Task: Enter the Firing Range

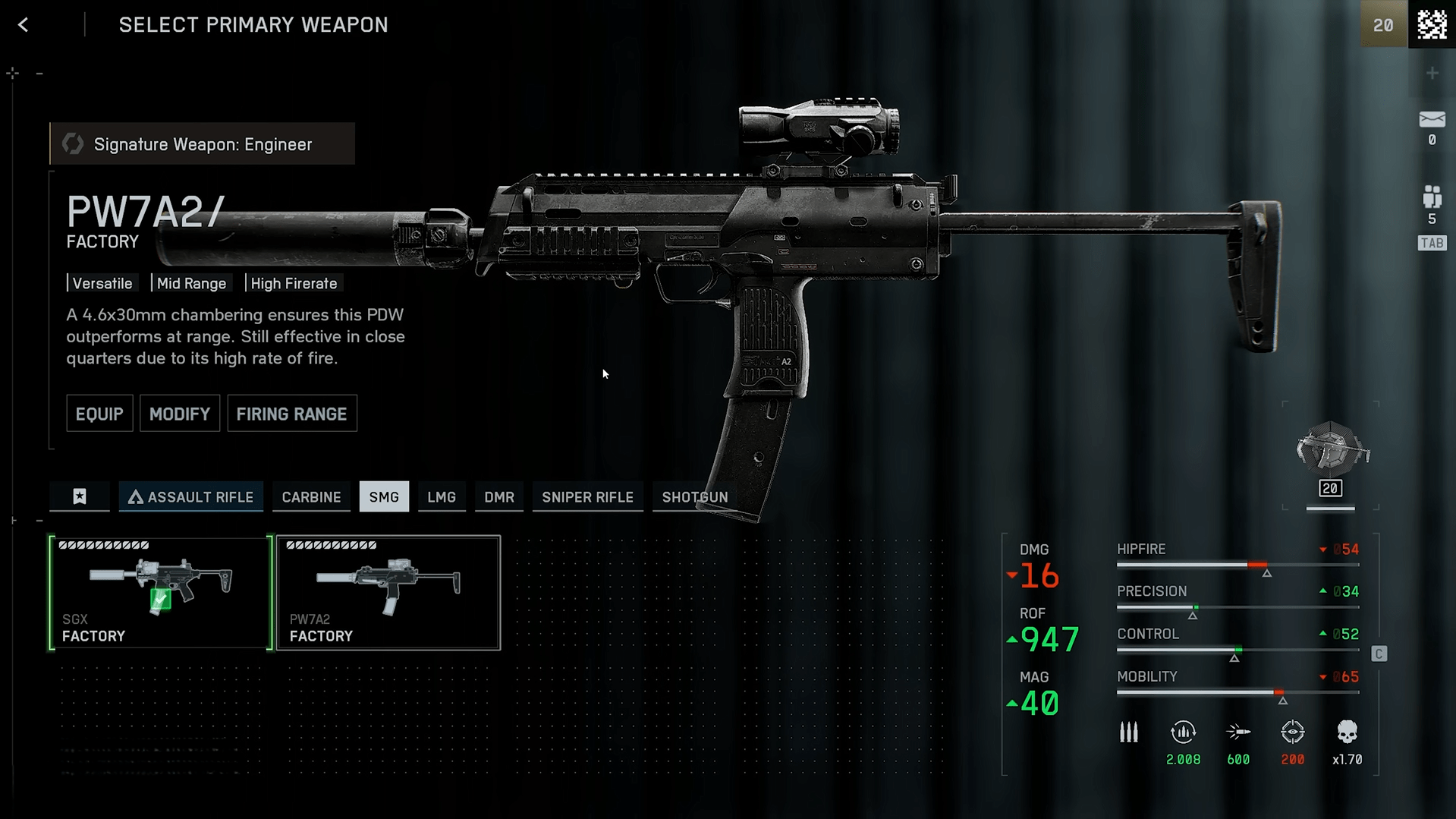Action: point(292,414)
